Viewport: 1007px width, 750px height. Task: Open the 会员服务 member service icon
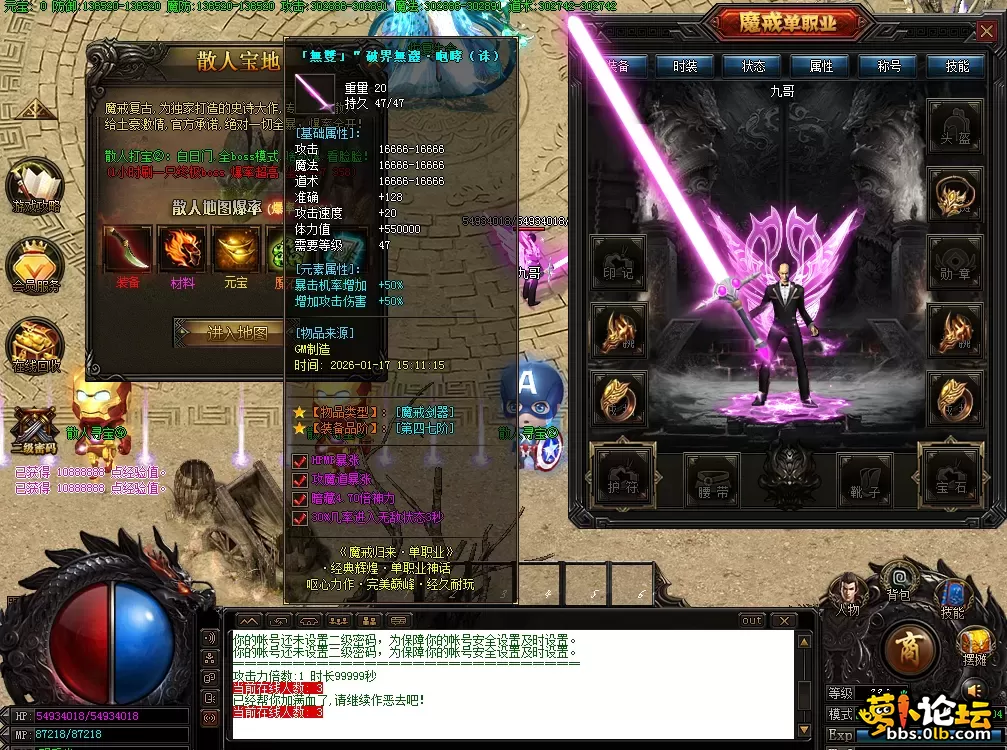click(x=35, y=265)
